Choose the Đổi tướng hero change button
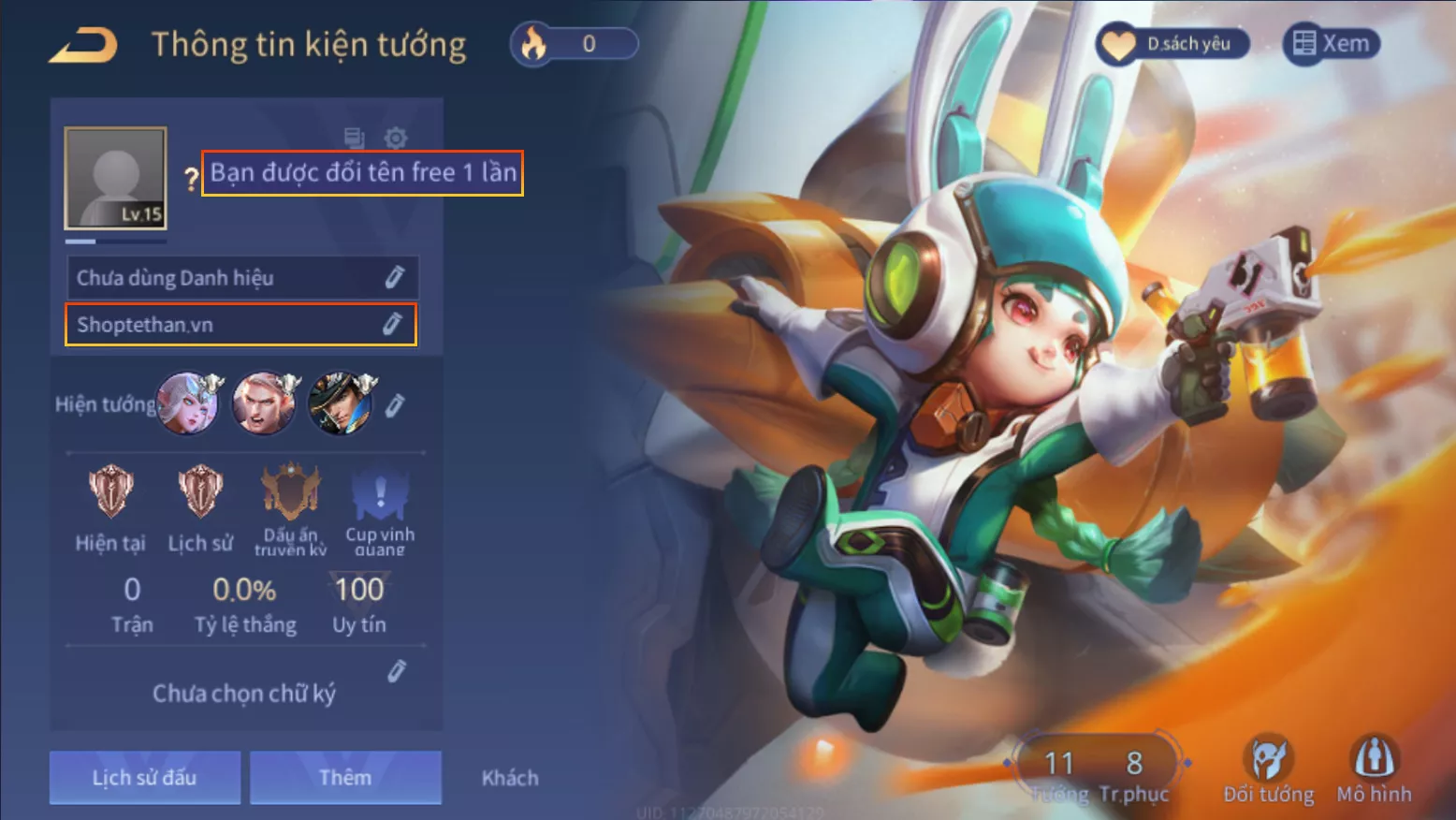 coord(1268,769)
